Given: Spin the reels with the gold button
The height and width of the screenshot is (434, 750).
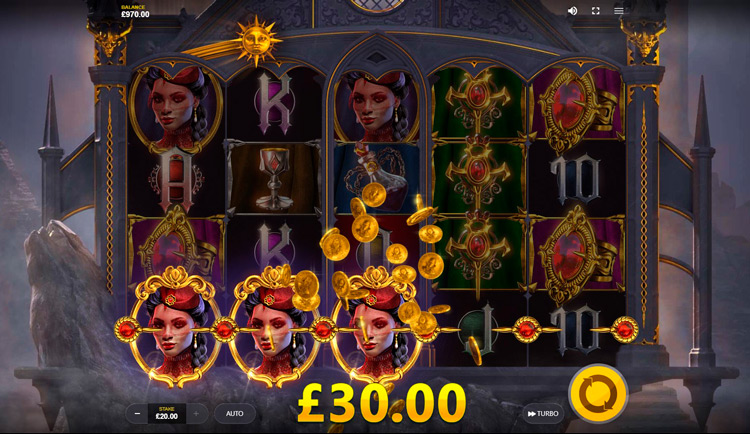Looking at the screenshot, I should (x=598, y=393).
